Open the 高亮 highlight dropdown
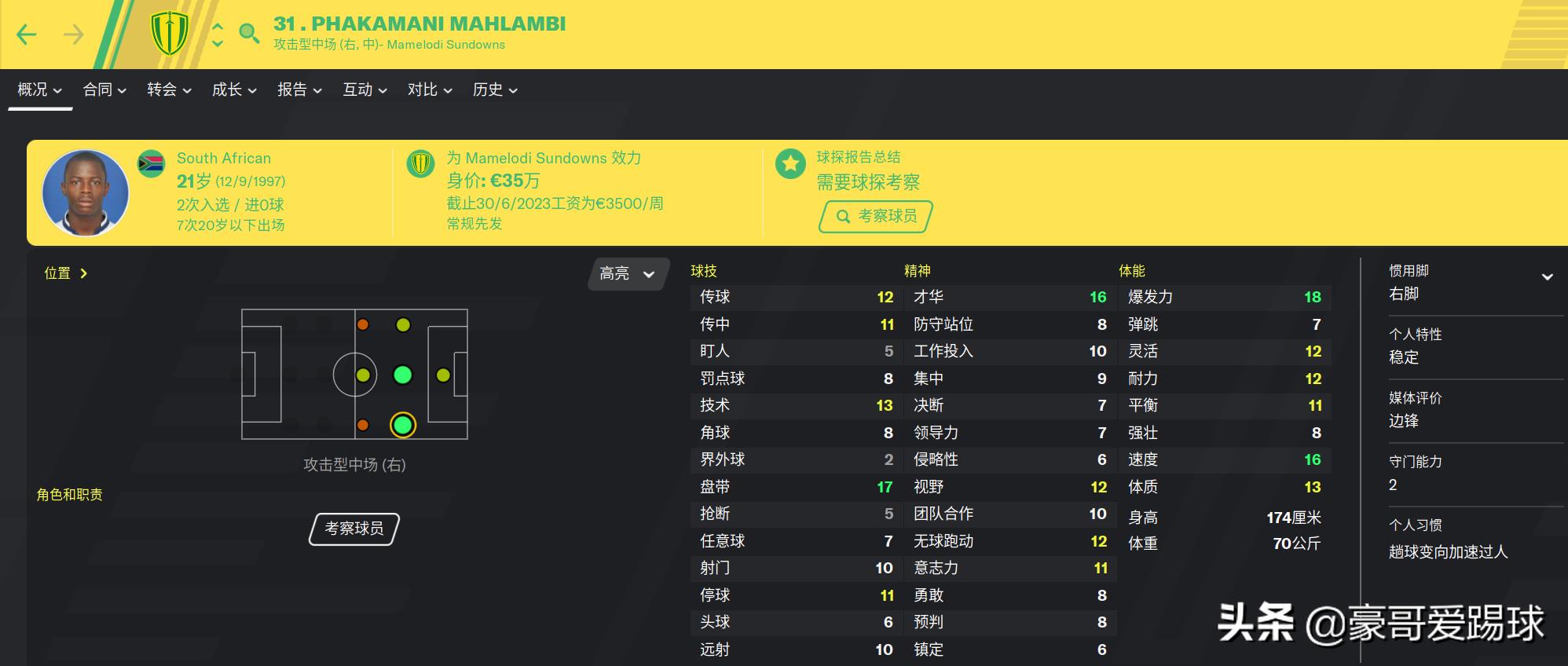Image resolution: width=1568 pixels, height=666 pixels. click(626, 273)
